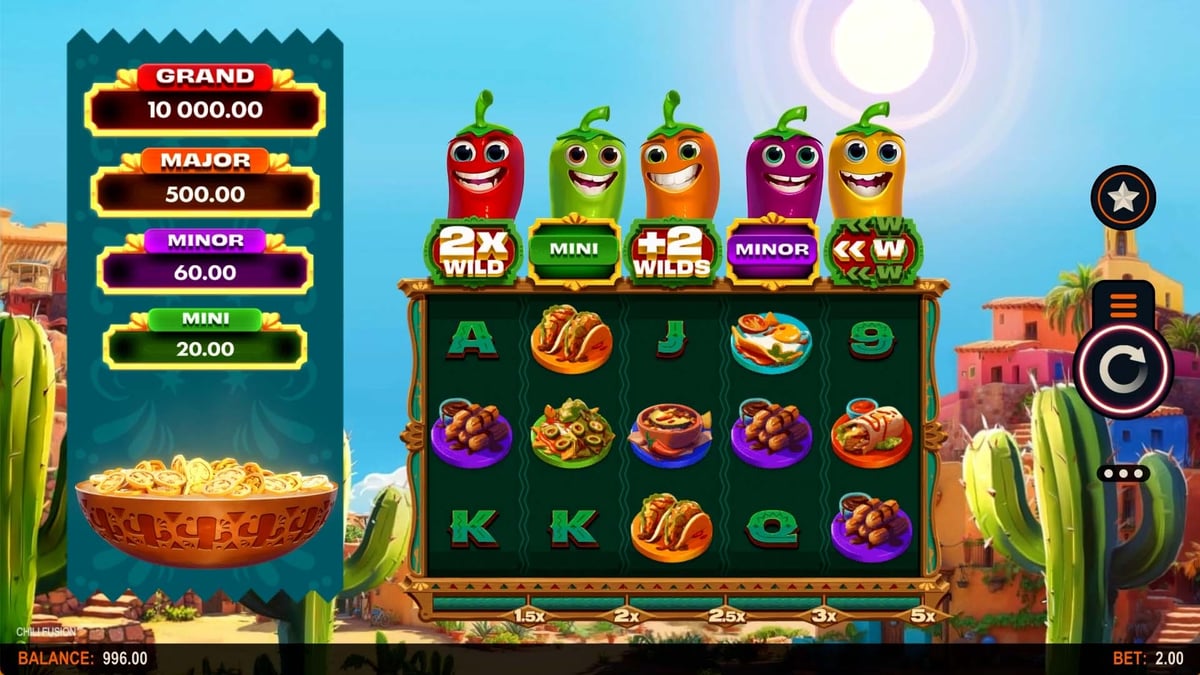Click the three-dot options button
This screenshot has width=1200, height=675.
pyautogui.click(x=1122, y=473)
